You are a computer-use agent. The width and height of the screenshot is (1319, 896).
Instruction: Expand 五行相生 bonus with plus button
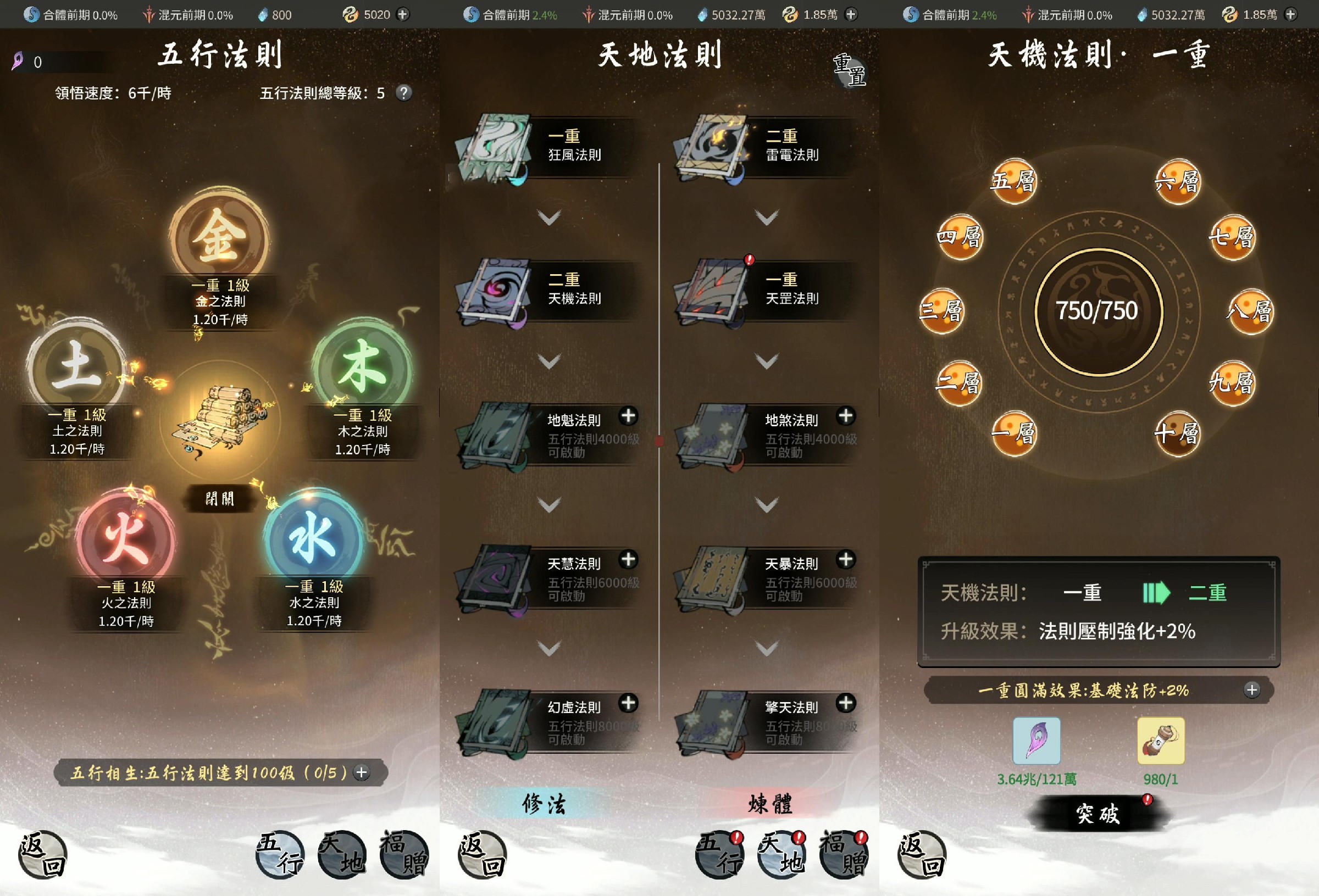coord(362,772)
